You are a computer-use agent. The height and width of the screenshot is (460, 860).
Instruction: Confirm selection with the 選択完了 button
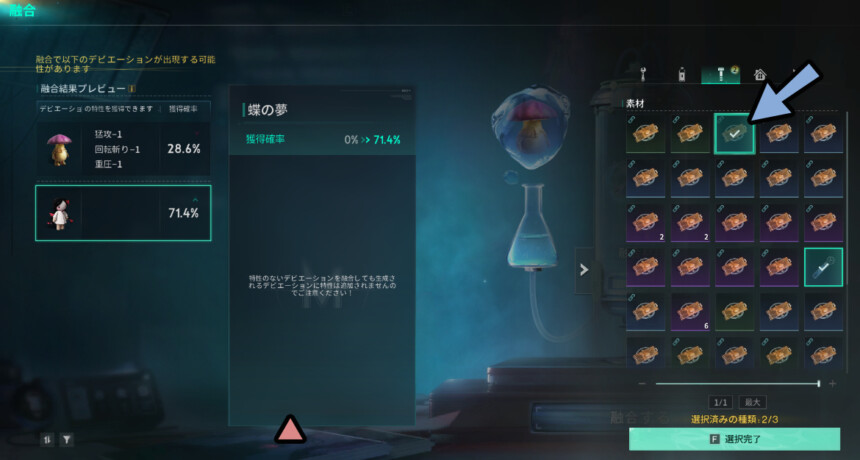click(x=734, y=439)
